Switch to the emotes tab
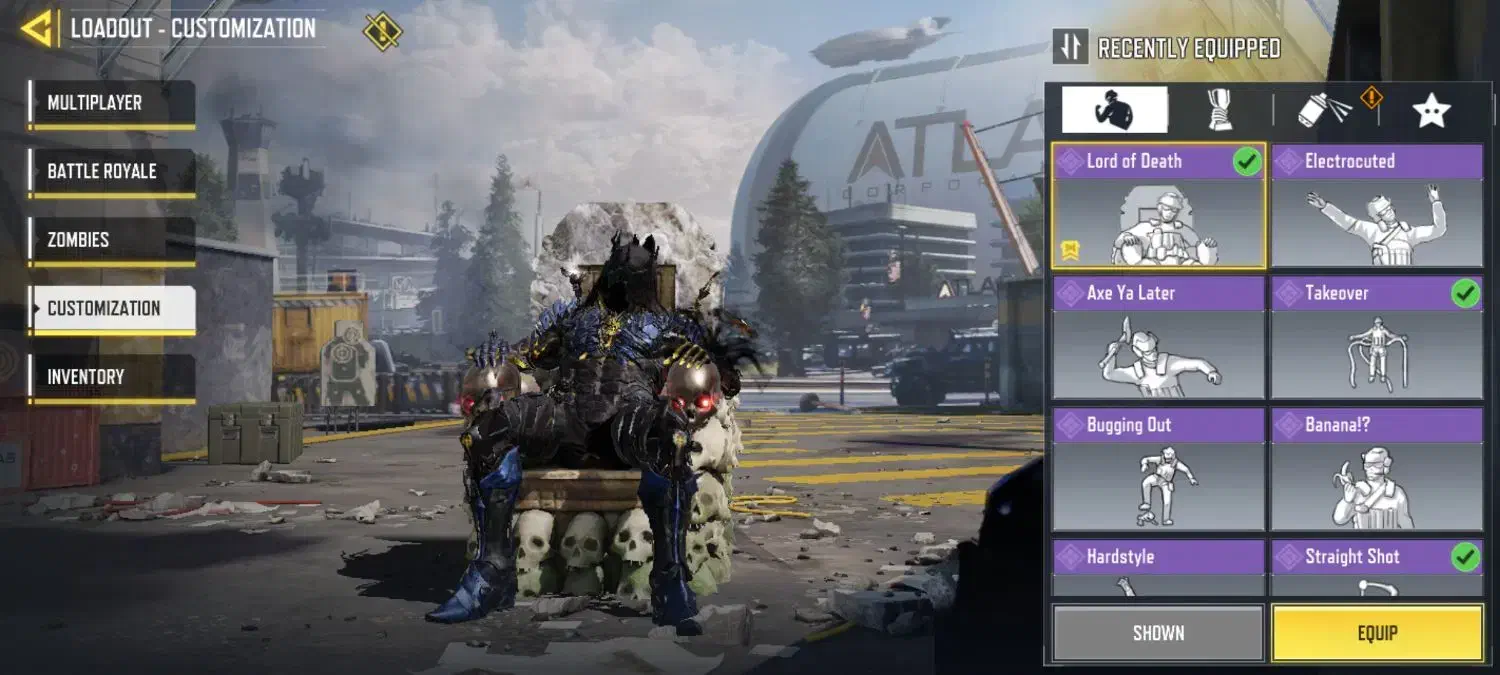1500x675 pixels. click(x=1114, y=110)
